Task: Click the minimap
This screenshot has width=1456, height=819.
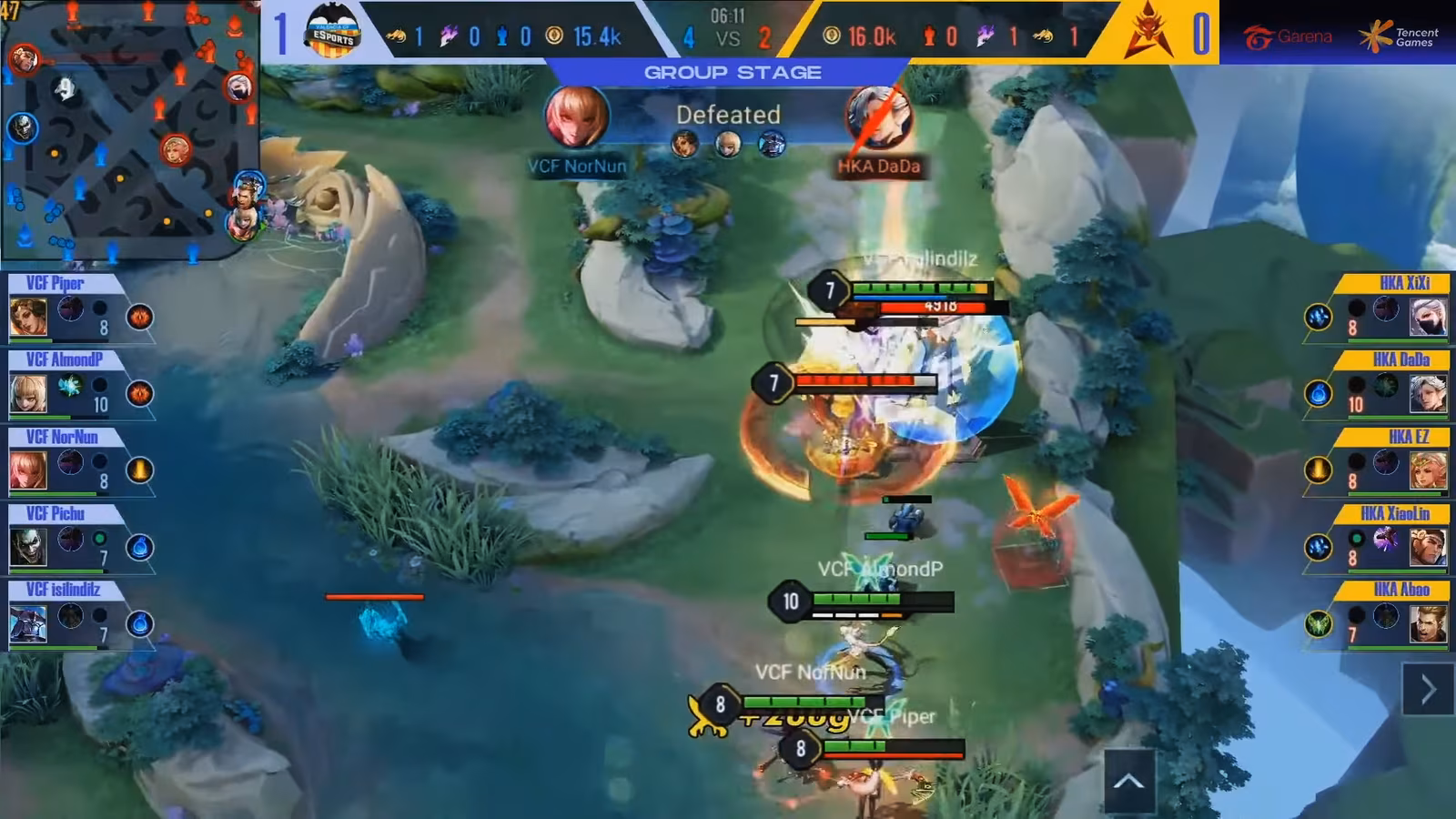Action: pos(129,130)
